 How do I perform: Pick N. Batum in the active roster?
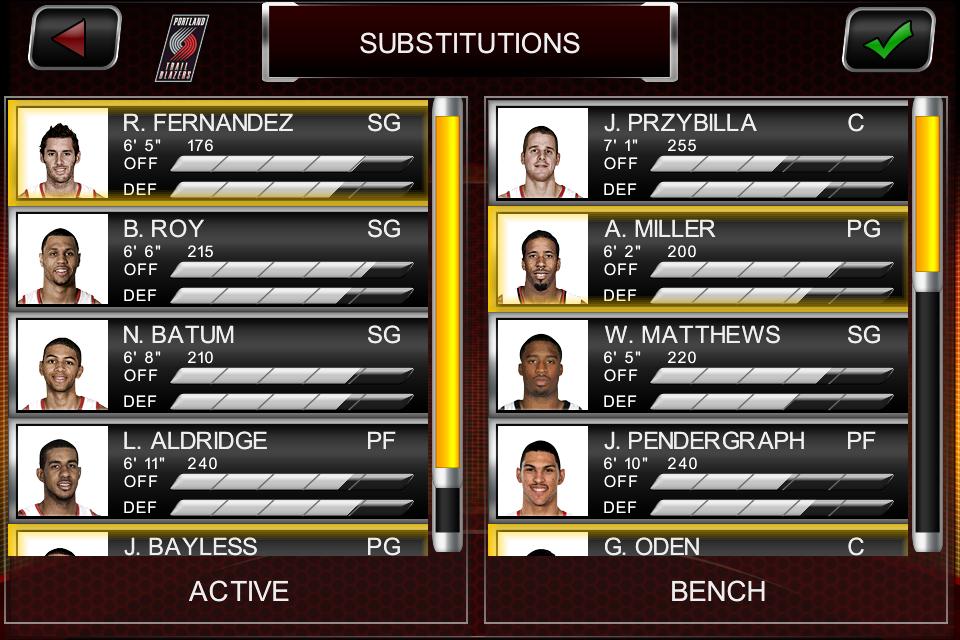(x=220, y=365)
